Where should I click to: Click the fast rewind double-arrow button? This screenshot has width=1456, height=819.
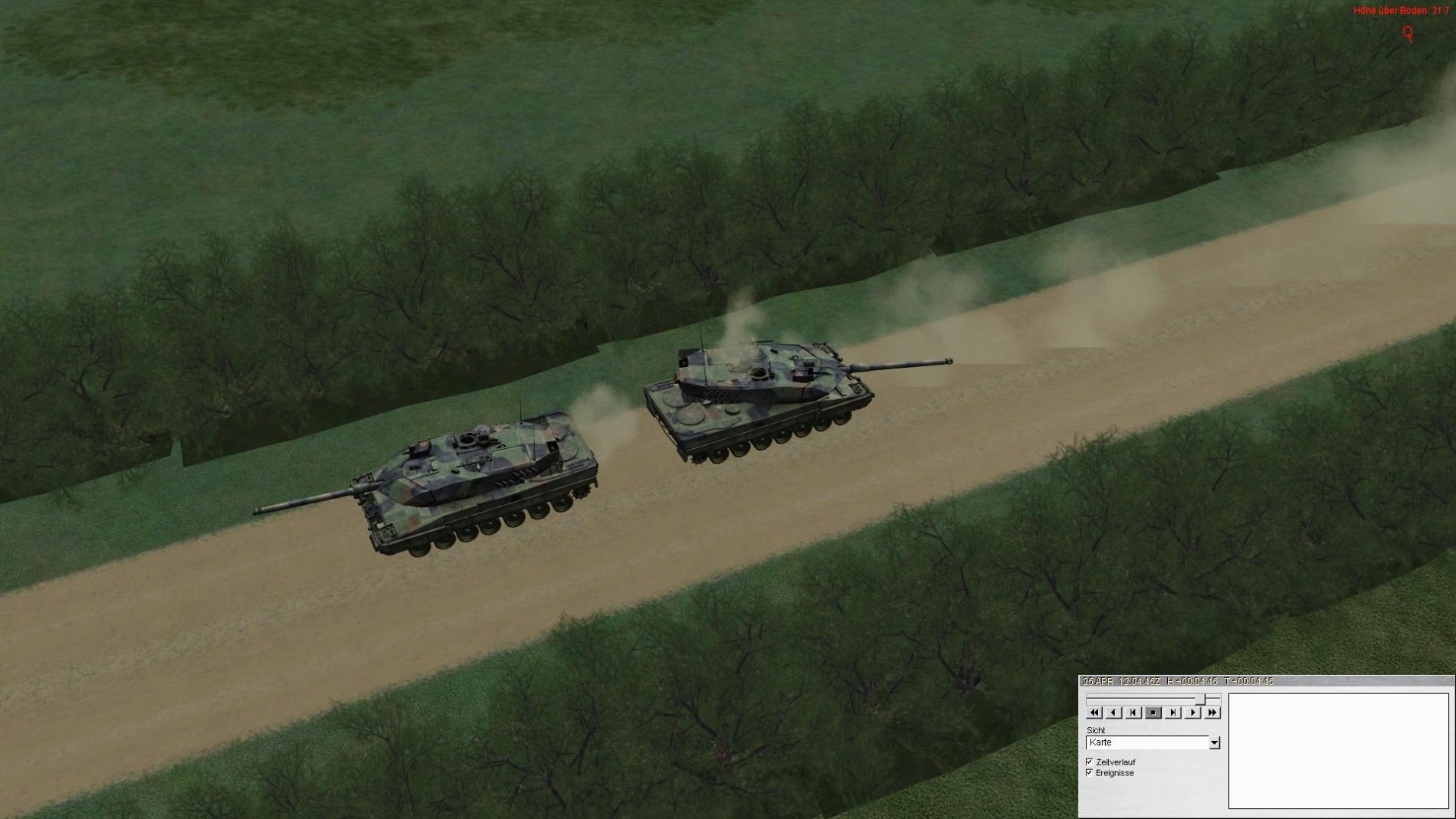pos(1094,713)
